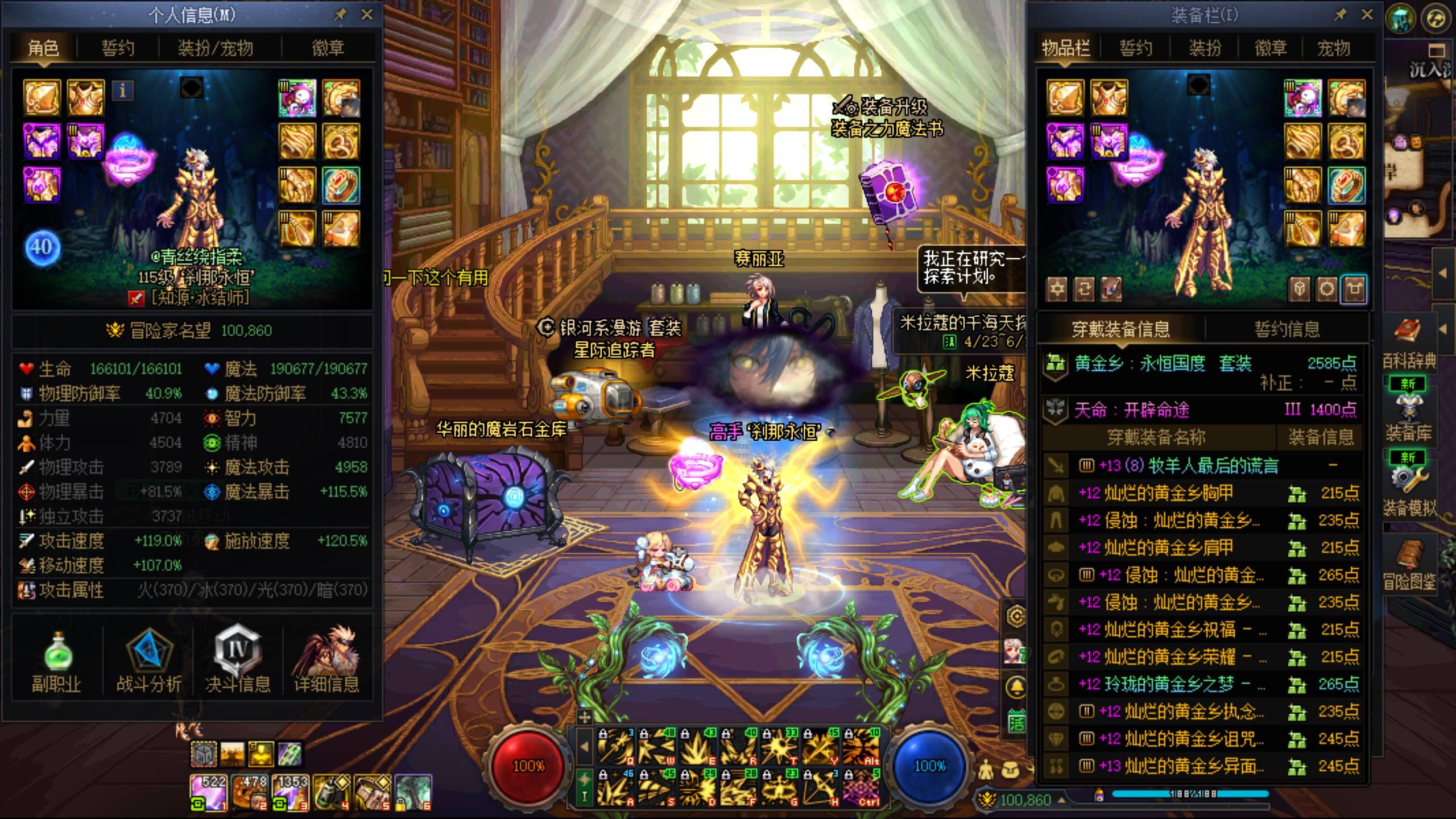Switch to 誓约信息 tab
The height and width of the screenshot is (819, 1456).
1287,329
